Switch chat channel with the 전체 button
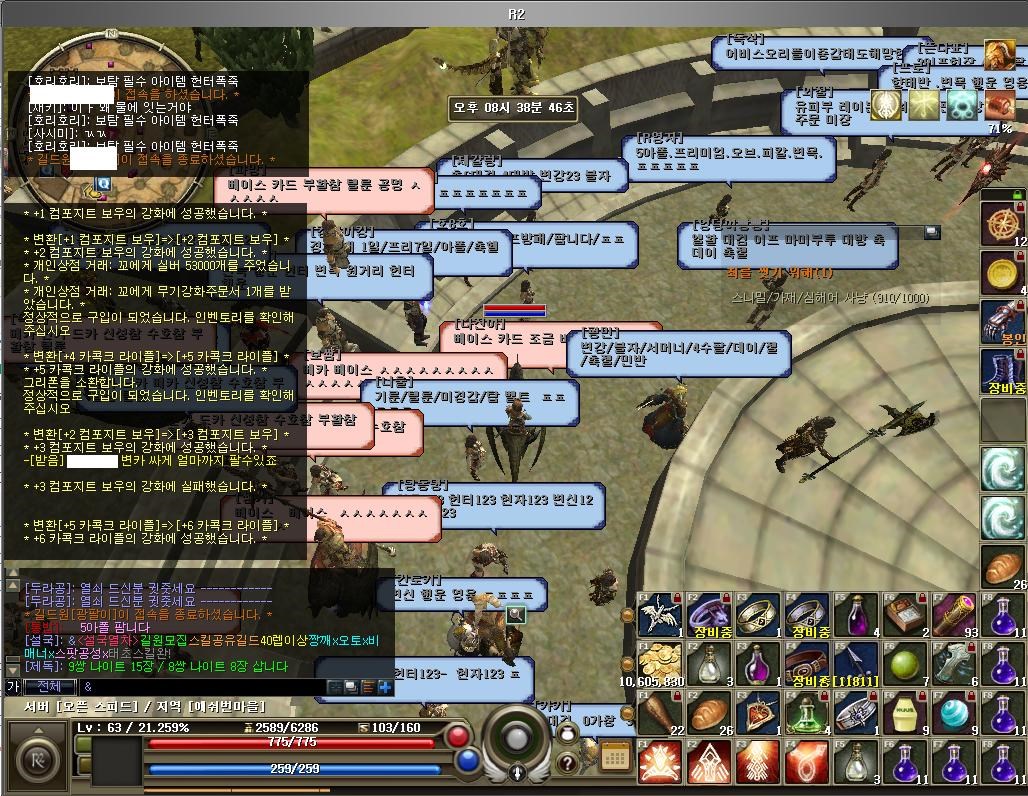Image resolution: width=1028 pixels, height=796 pixels. coord(48,687)
